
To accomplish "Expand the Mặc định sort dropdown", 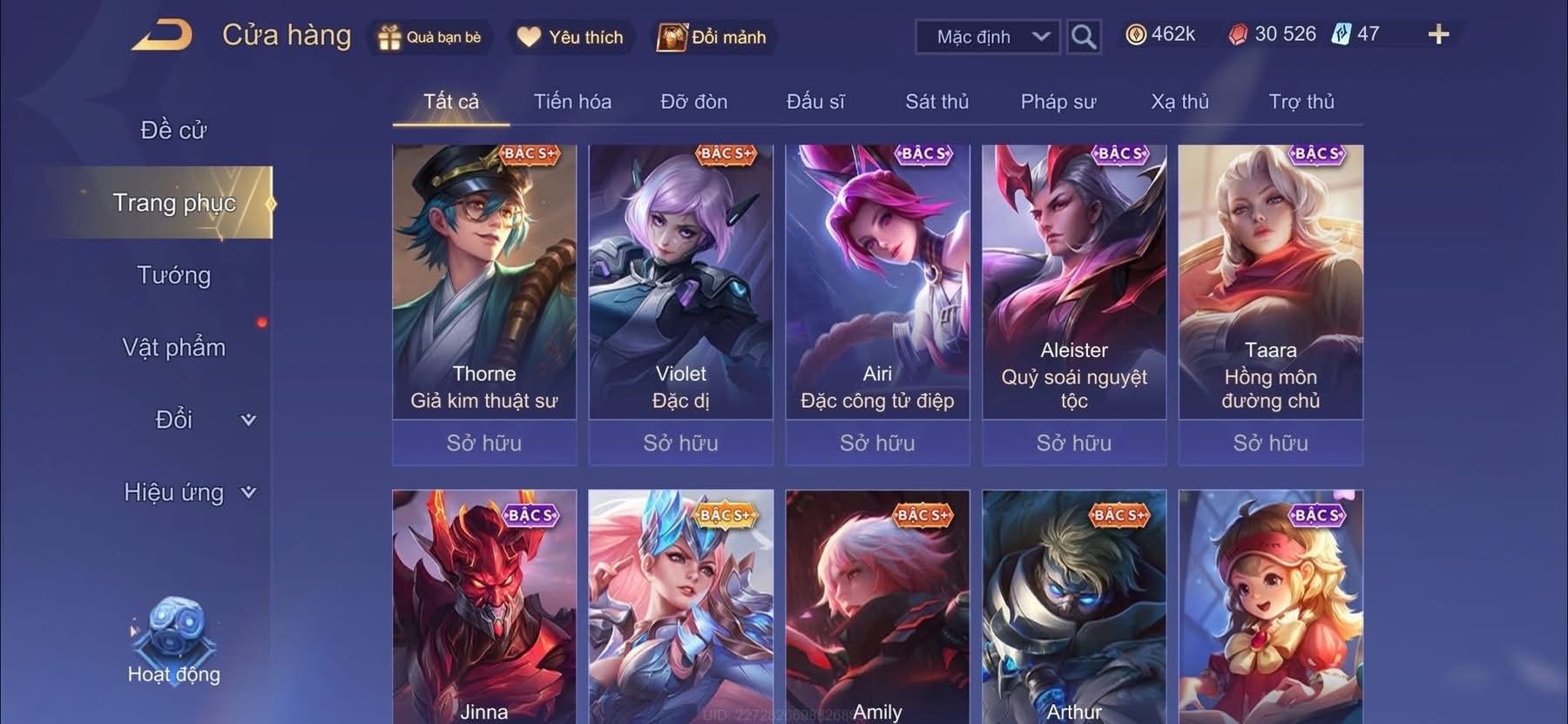I will [988, 37].
